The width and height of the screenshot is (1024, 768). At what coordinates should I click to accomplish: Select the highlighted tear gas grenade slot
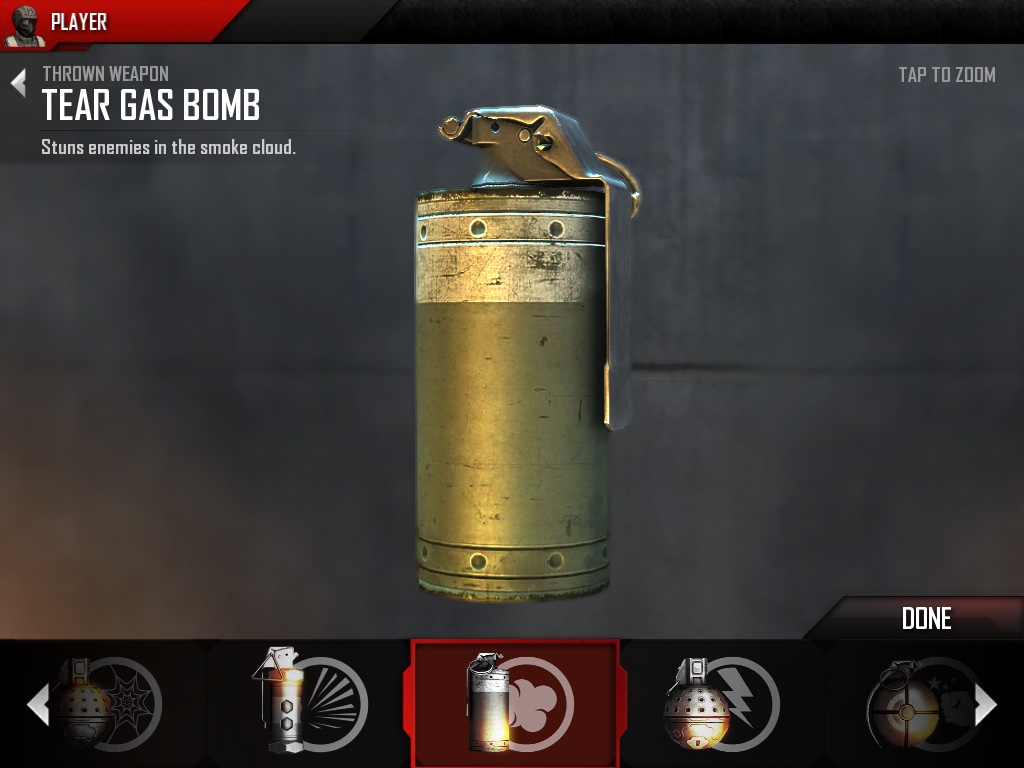pos(515,703)
